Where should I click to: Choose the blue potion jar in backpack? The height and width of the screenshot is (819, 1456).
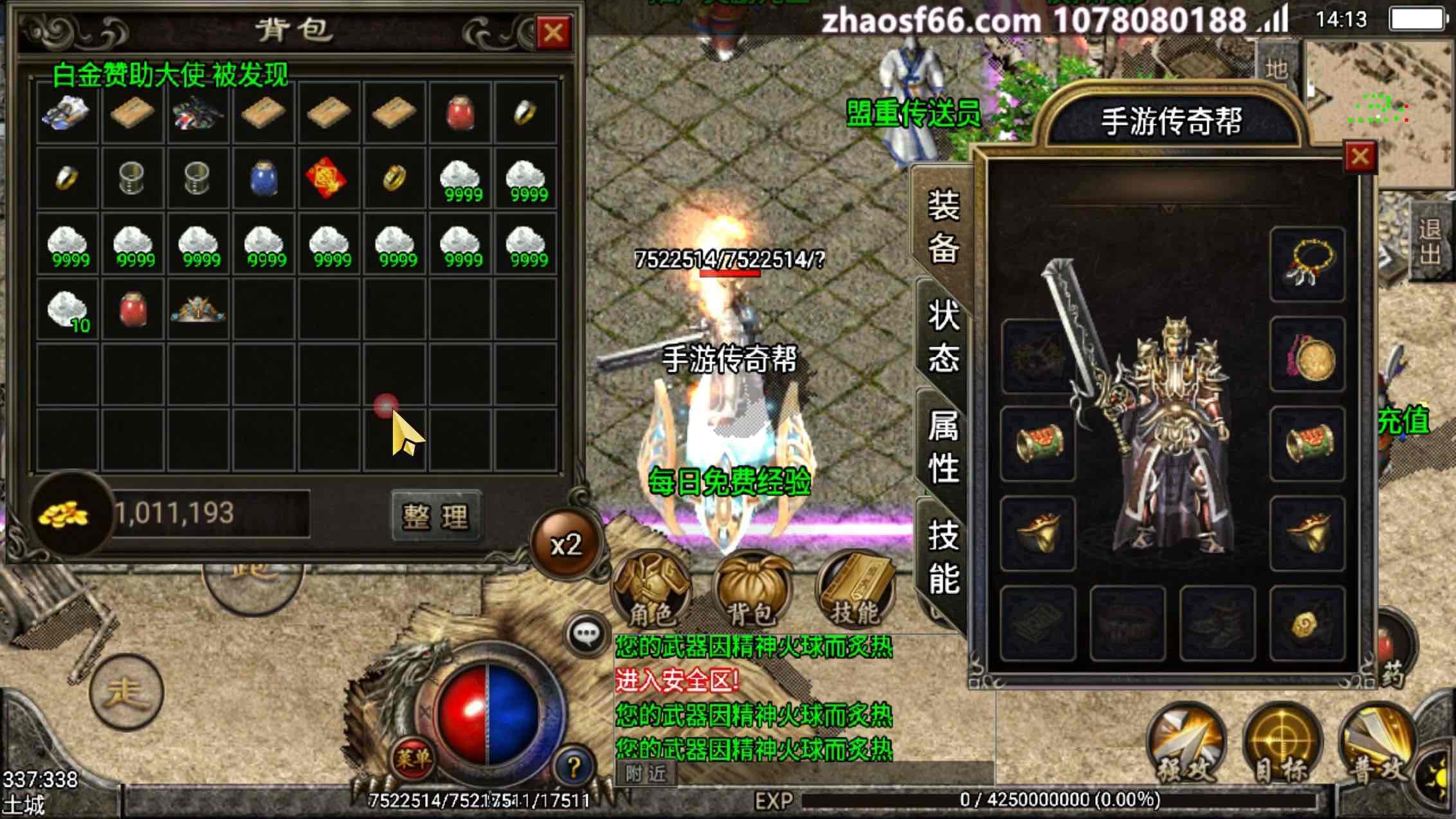point(264,178)
